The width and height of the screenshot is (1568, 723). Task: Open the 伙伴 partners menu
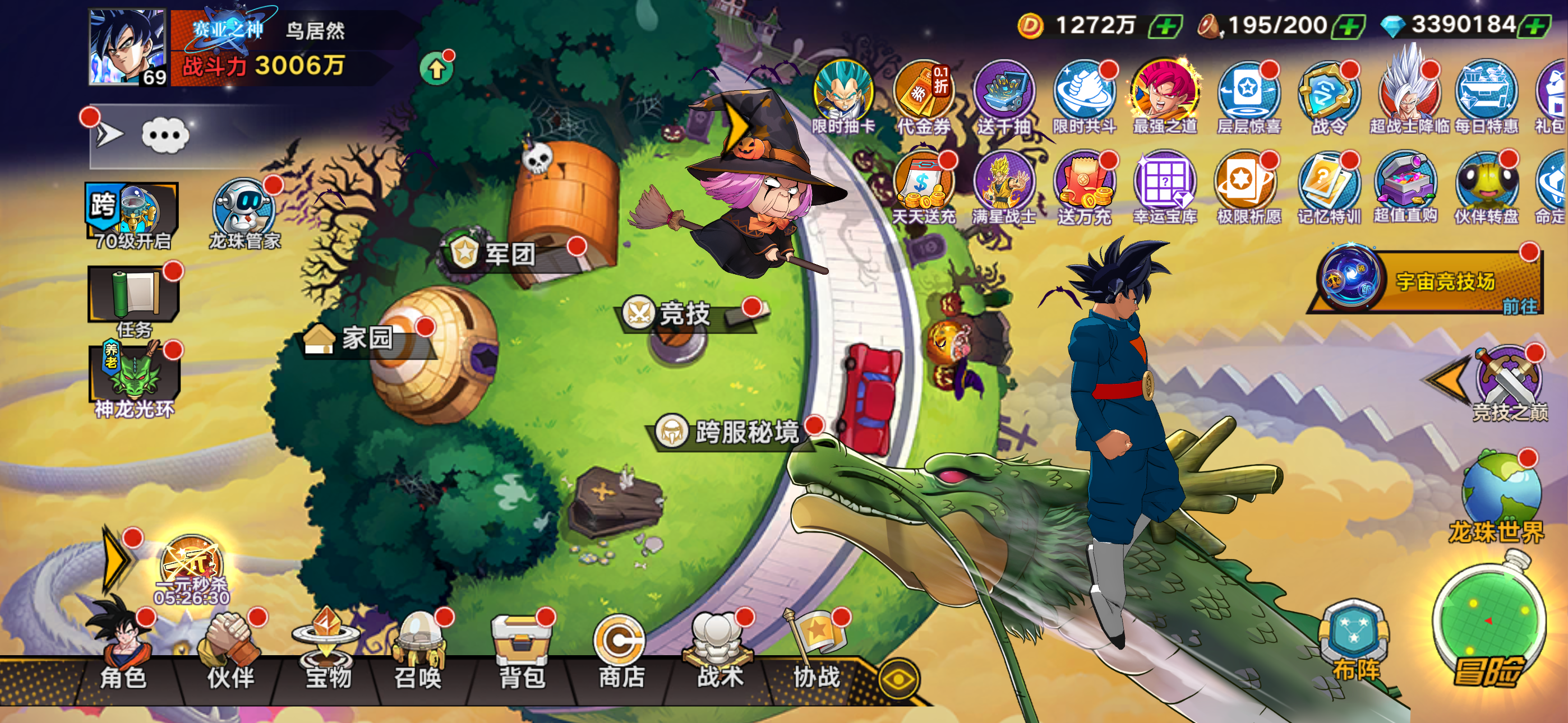tap(230, 652)
